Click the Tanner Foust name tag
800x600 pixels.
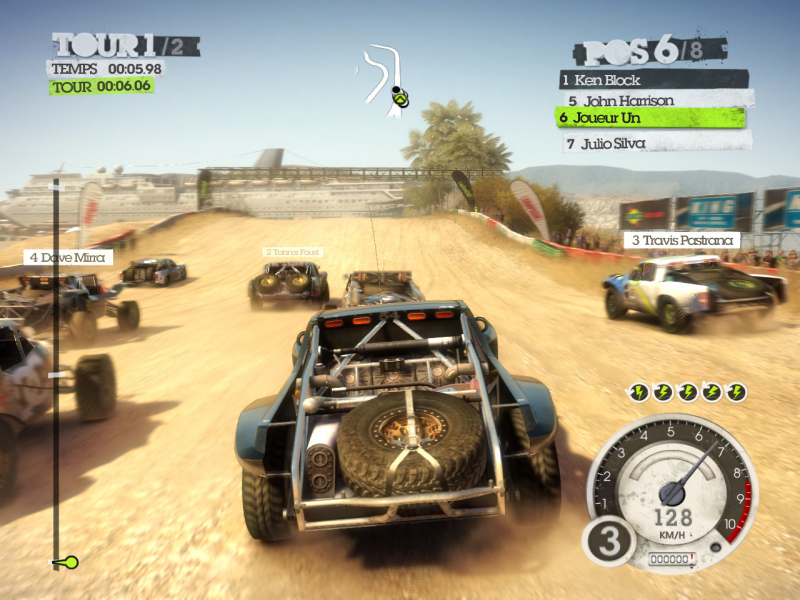point(292,252)
